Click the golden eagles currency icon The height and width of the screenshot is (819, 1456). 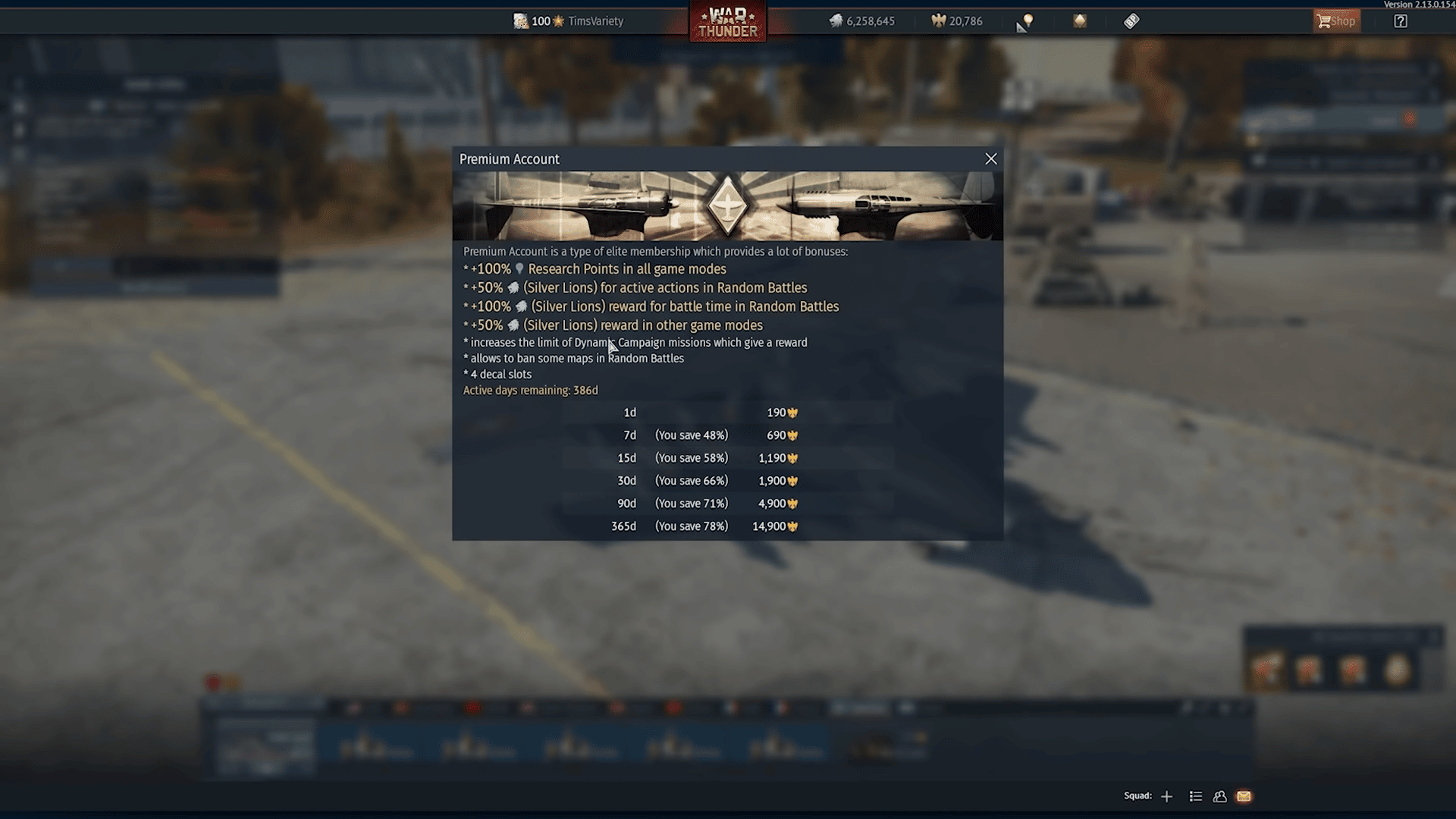pos(939,20)
